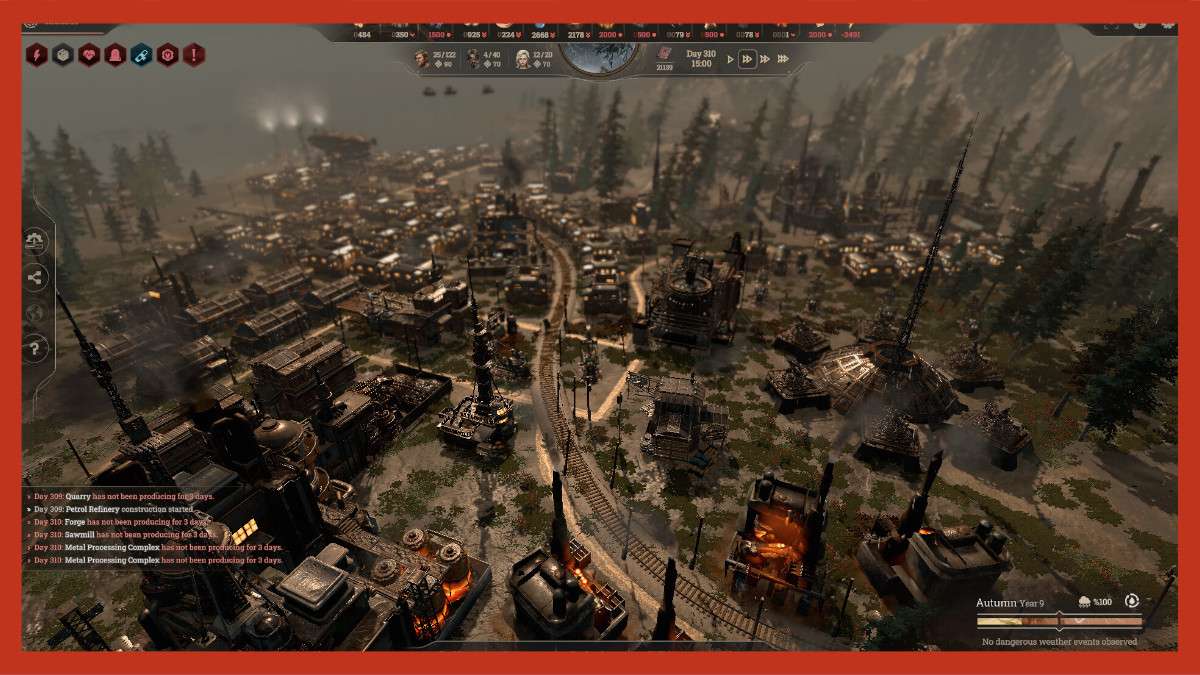Open the question mark help button
Screen dimensions: 1200x675
click(x=35, y=349)
